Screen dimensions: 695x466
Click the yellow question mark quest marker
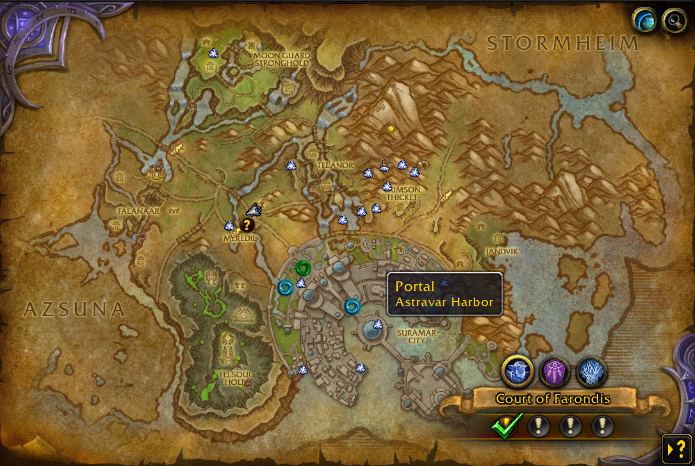tap(247, 225)
